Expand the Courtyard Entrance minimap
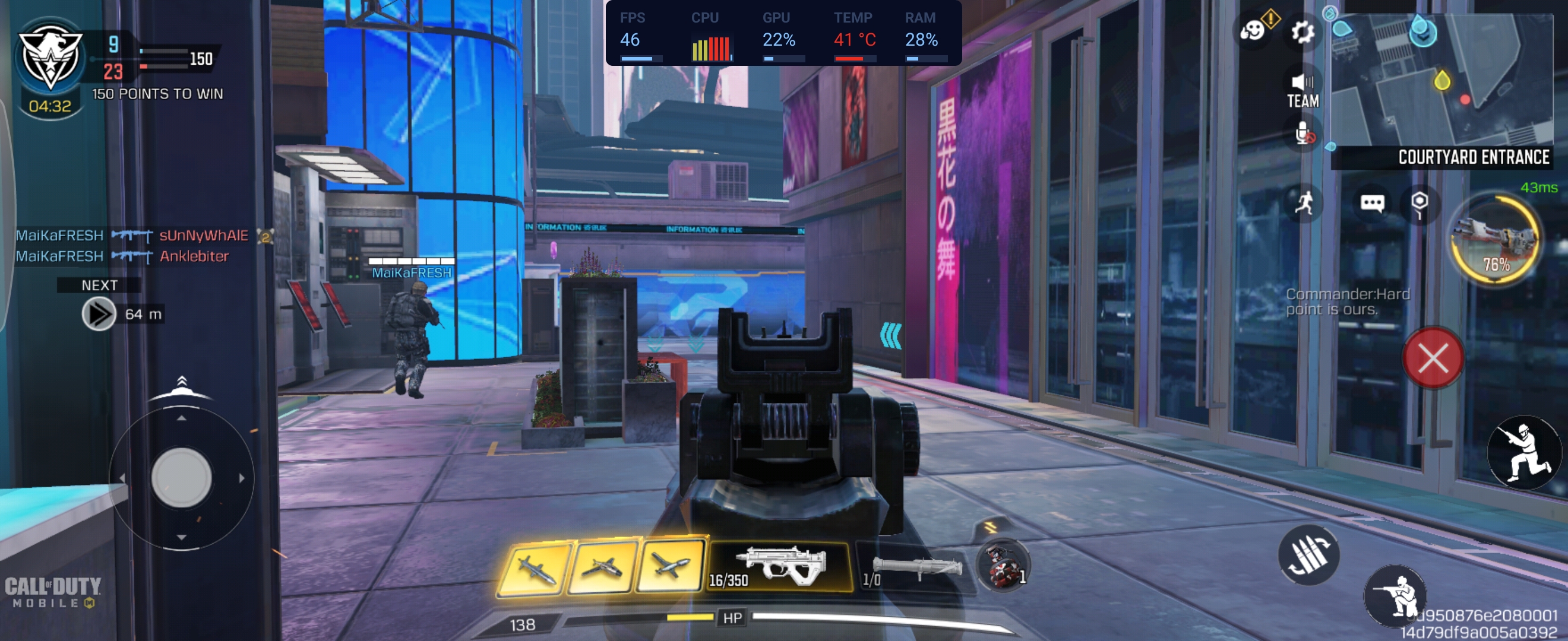The image size is (1568, 641). coord(1443,82)
